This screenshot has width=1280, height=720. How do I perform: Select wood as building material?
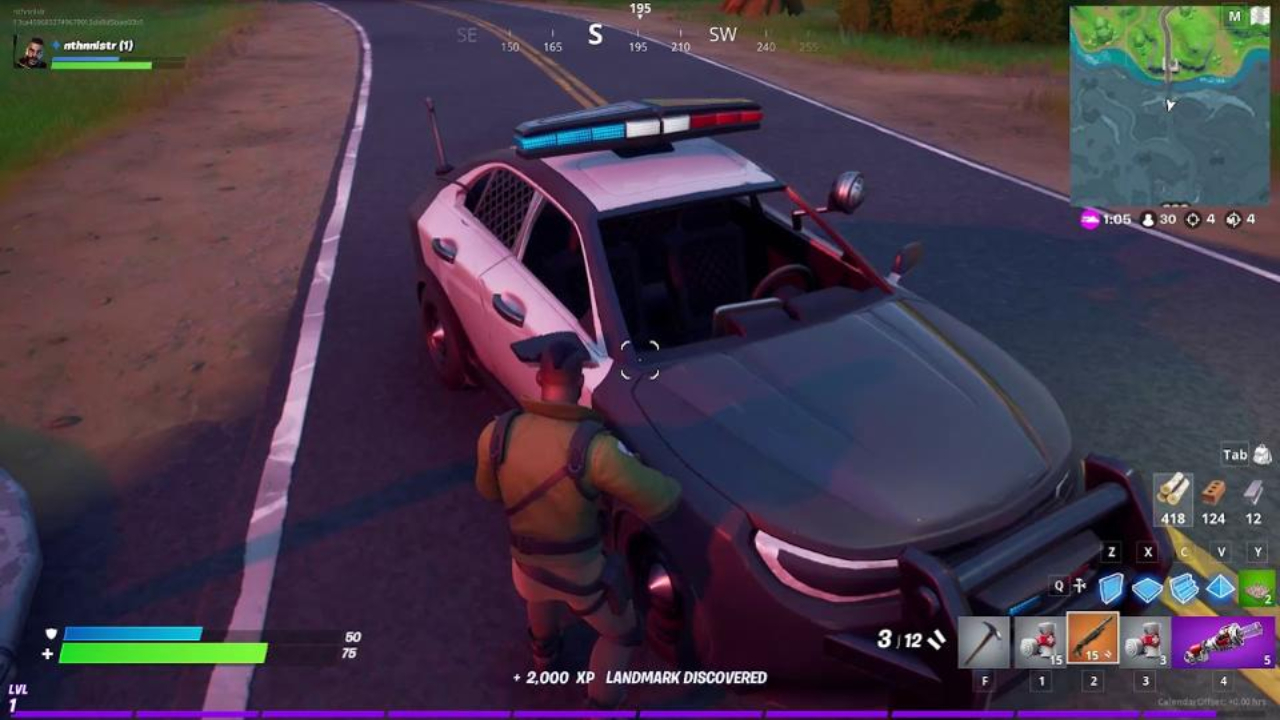(1172, 492)
